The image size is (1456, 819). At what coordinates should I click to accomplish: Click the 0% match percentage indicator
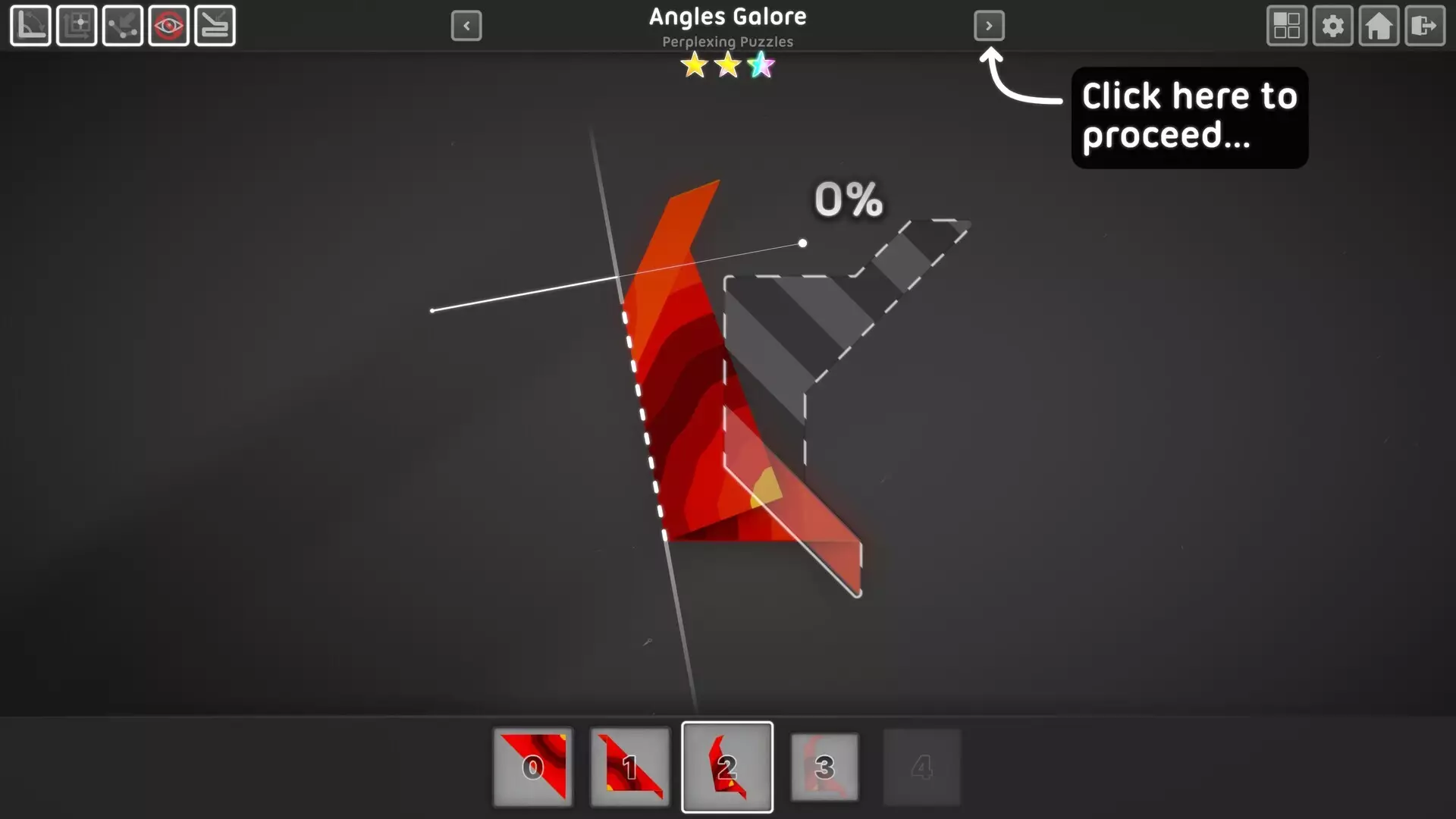coord(847,200)
